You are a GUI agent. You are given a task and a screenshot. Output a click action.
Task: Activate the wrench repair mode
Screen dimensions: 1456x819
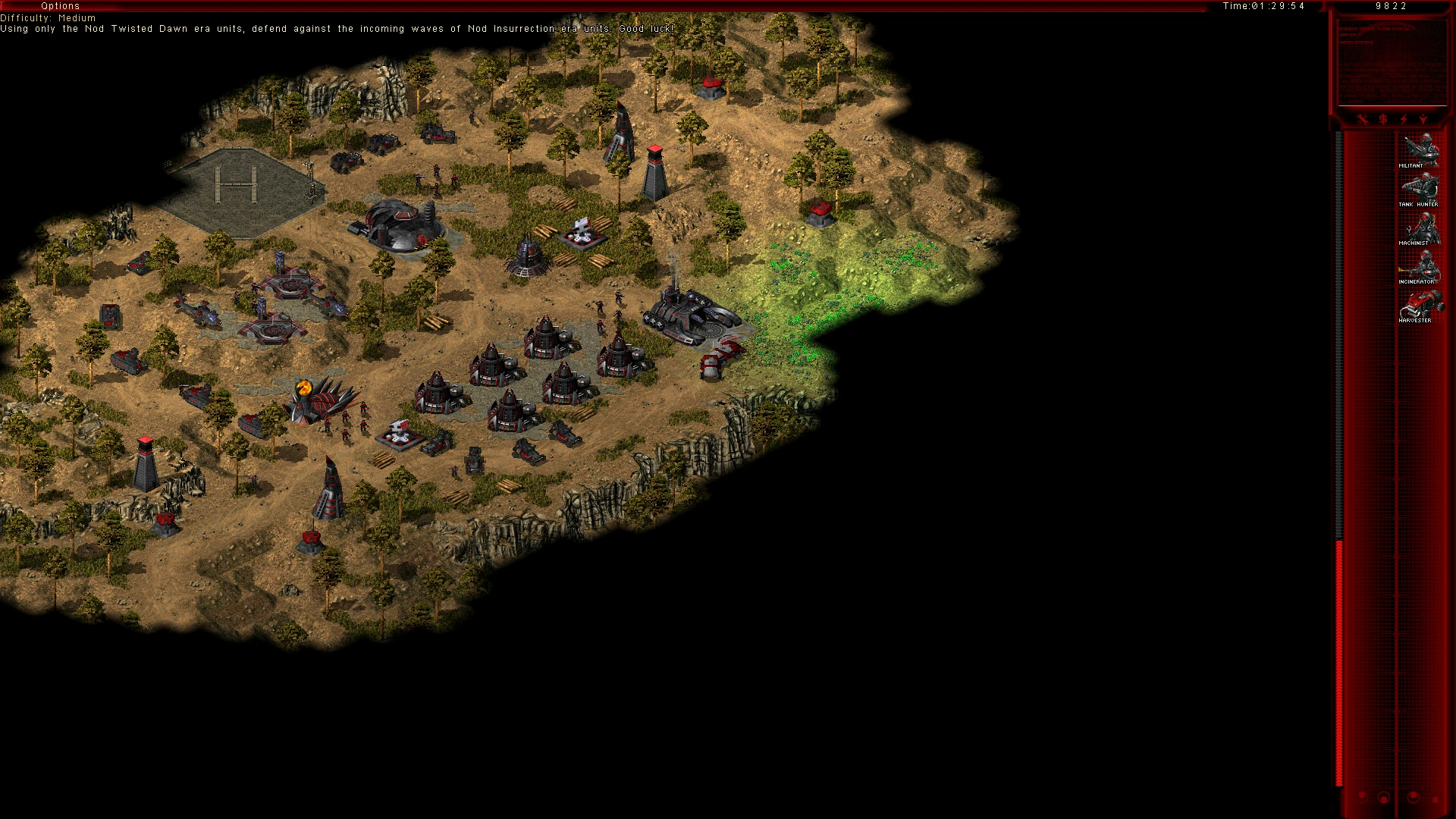point(1363,119)
